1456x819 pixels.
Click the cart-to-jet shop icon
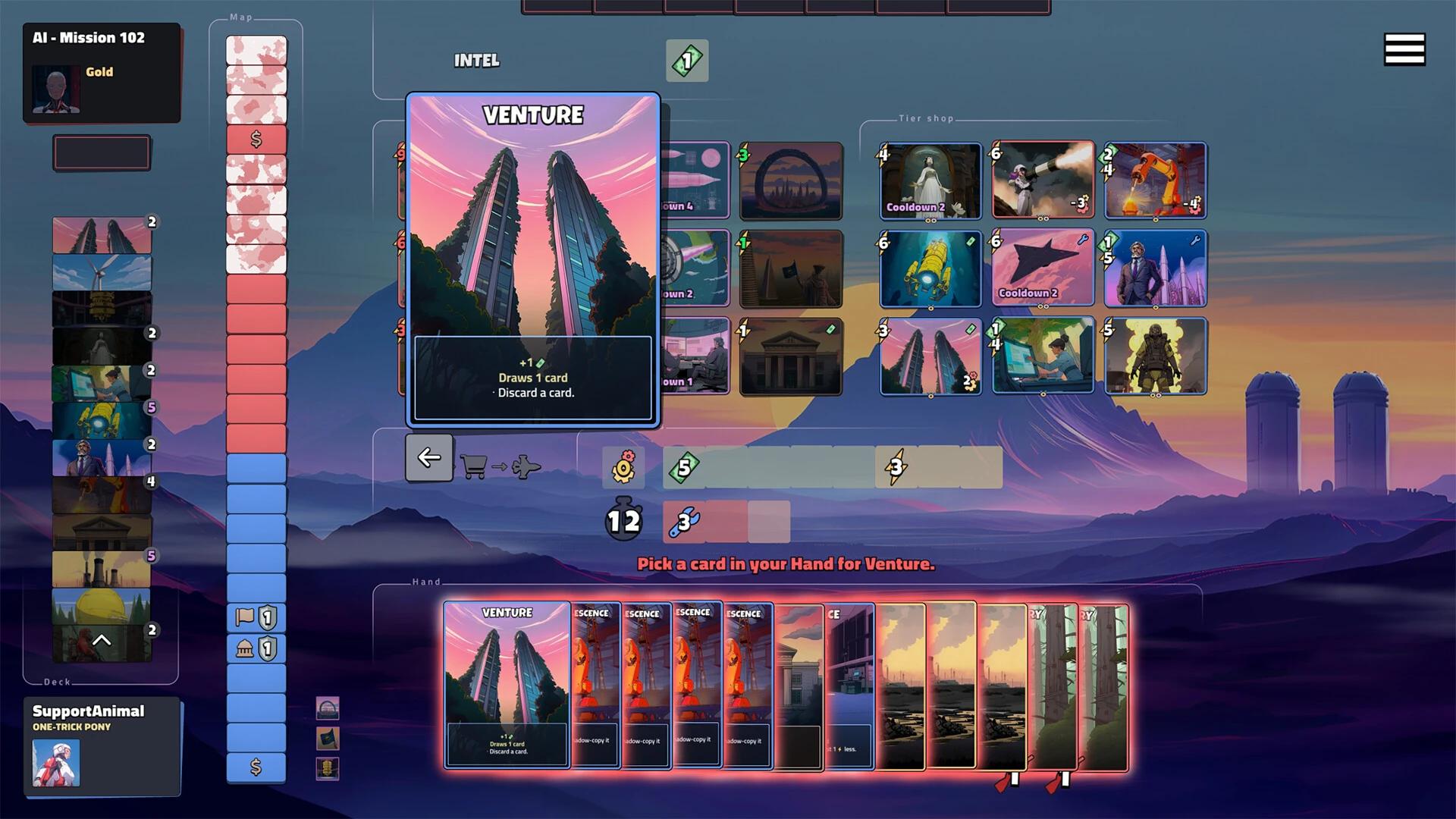[x=500, y=466]
